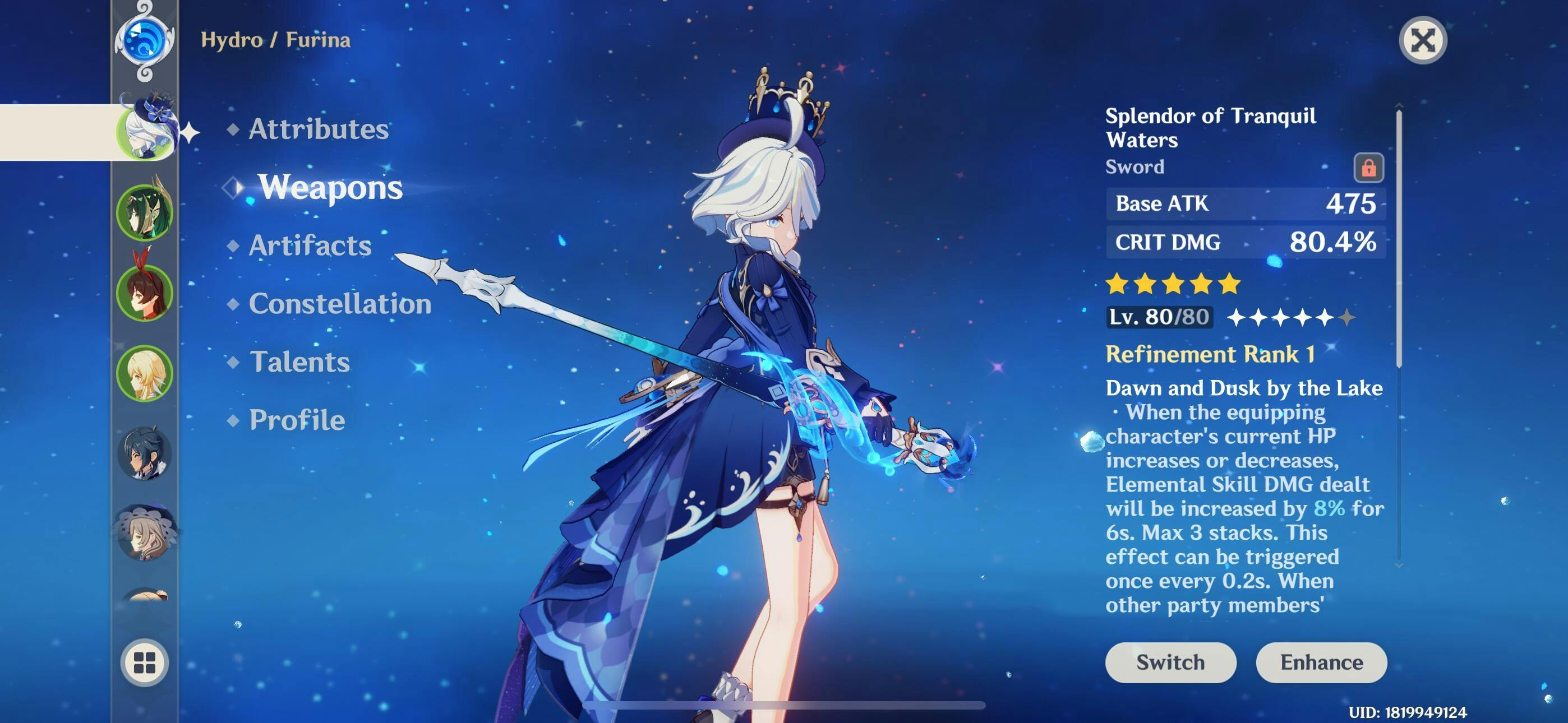The height and width of the screenshot is (723, 1568).
Task: Select Amber's red-bow portrait
Action: click(145, 292)
